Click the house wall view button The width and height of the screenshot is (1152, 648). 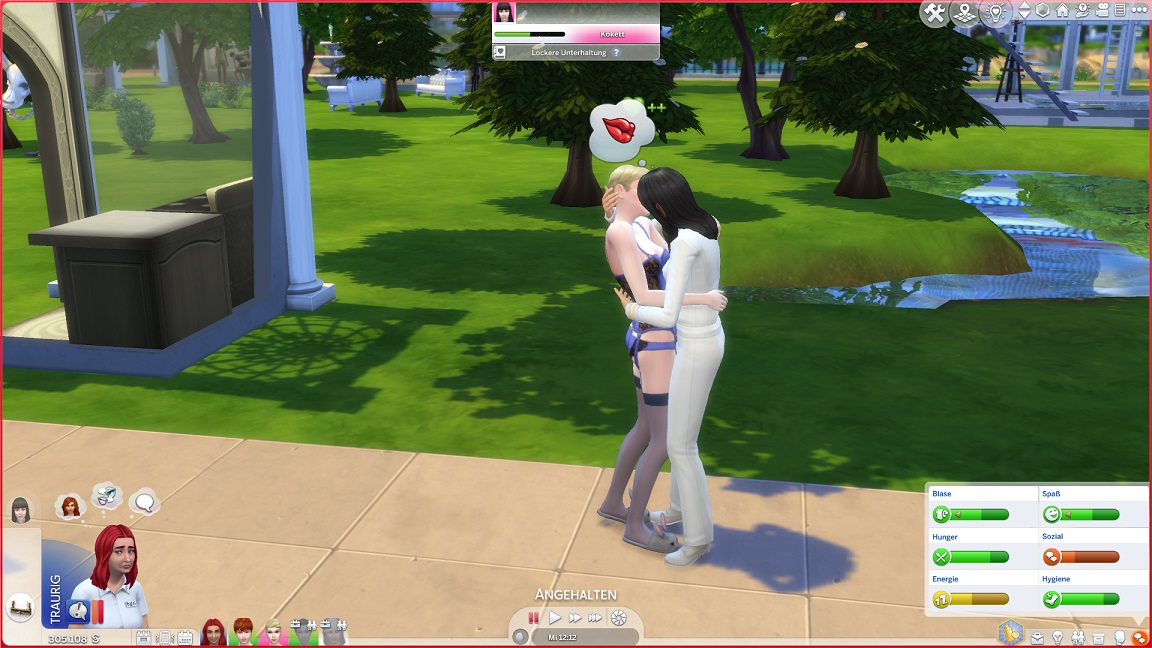coord(1062,11)
